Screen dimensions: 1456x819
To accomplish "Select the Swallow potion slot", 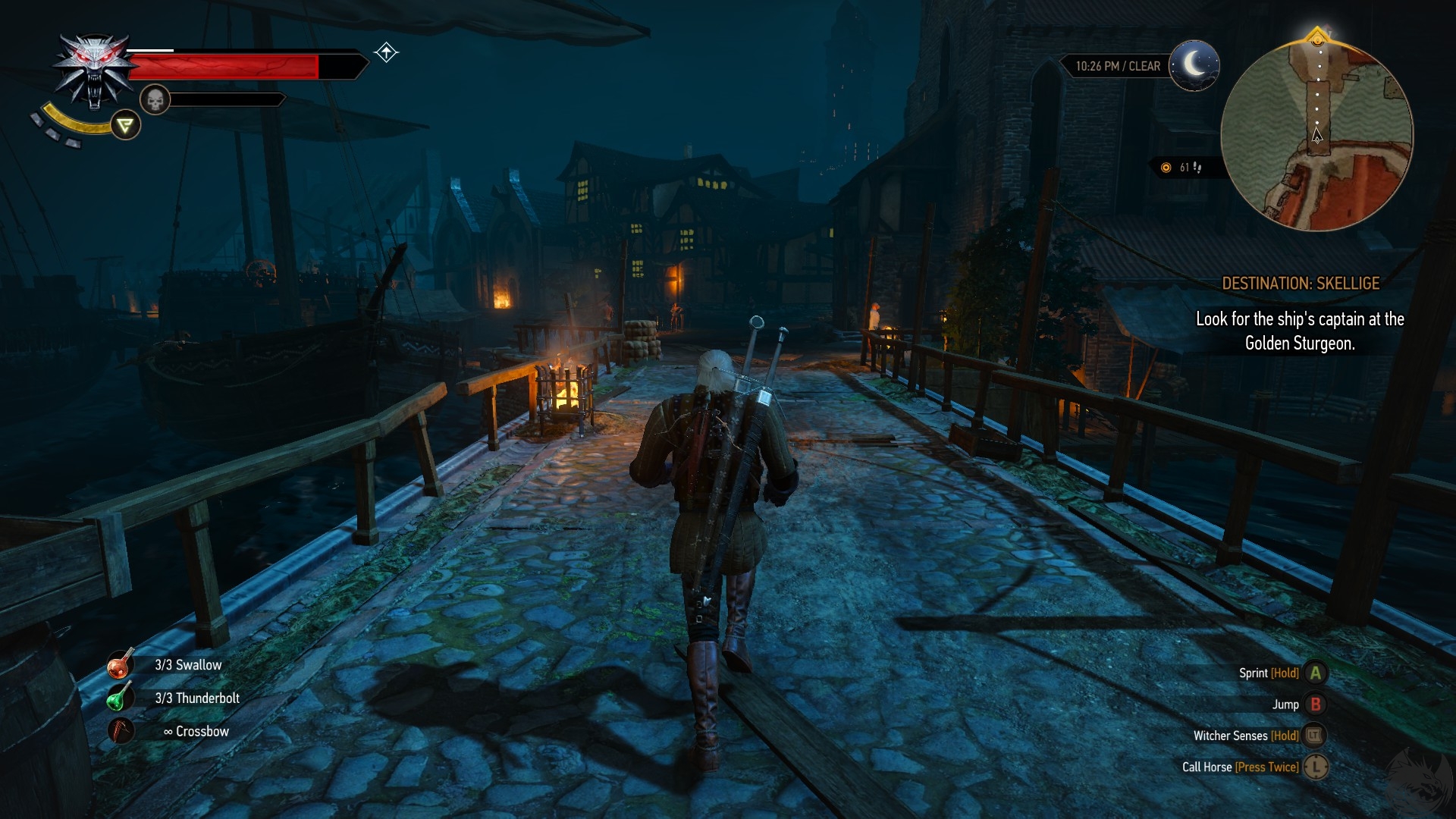I will pyautogui.click(x=120, y=665).
